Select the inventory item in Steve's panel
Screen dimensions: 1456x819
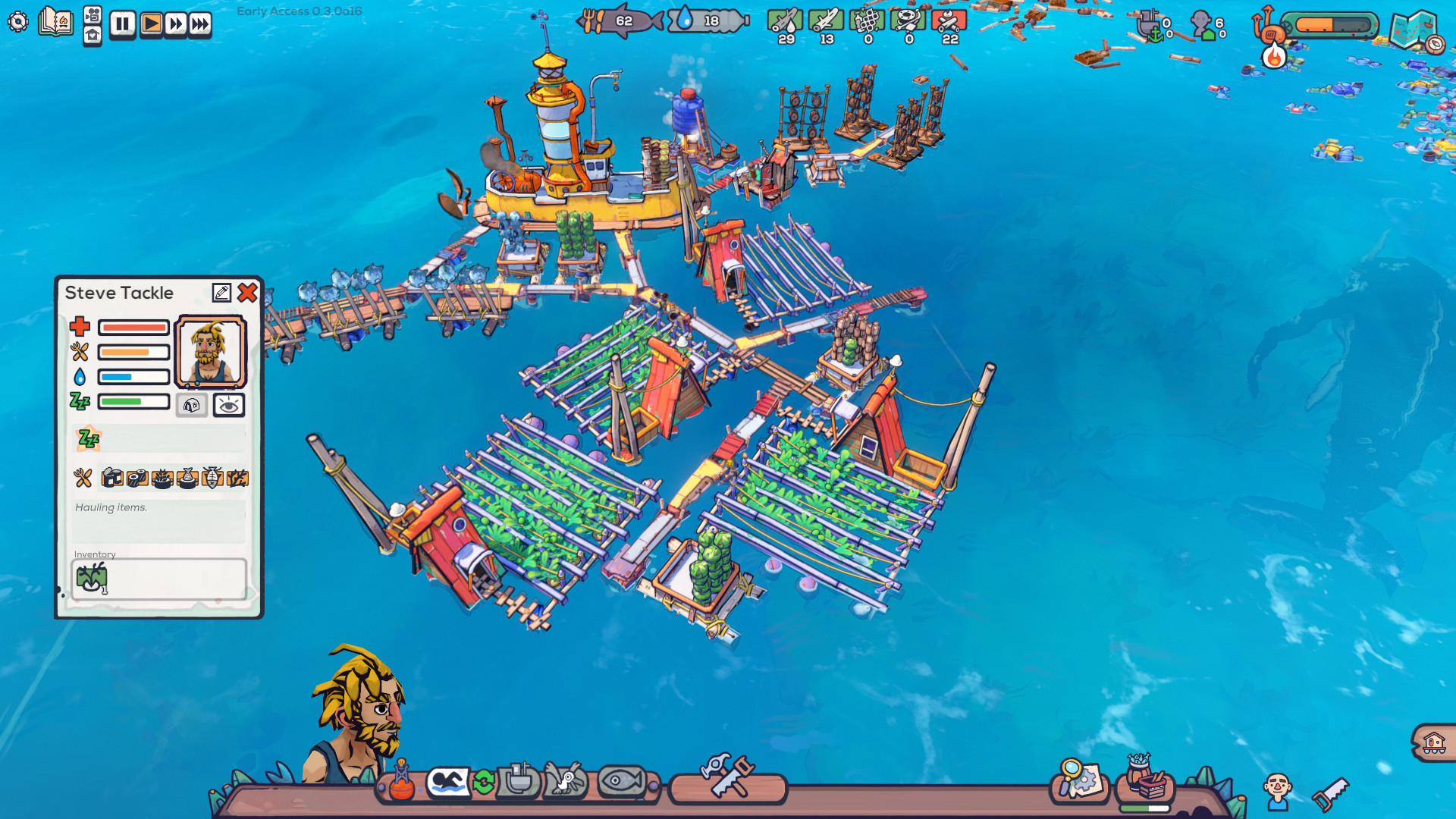click(92, 578)
